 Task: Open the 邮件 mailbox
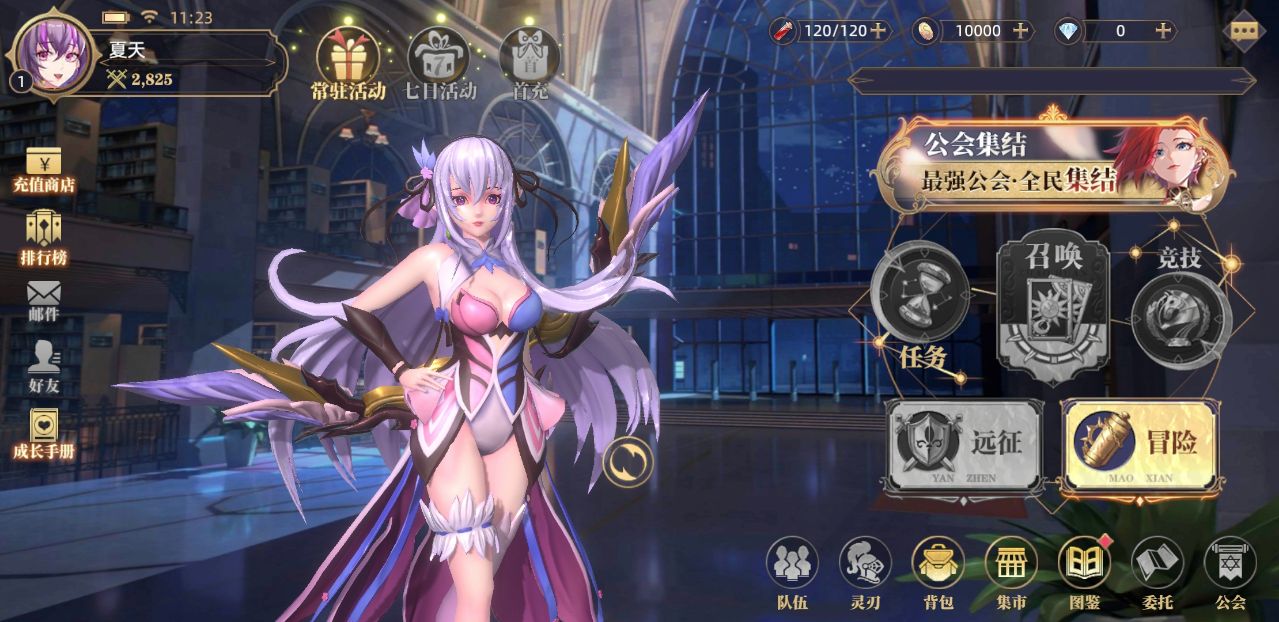[x=43, y=300]
